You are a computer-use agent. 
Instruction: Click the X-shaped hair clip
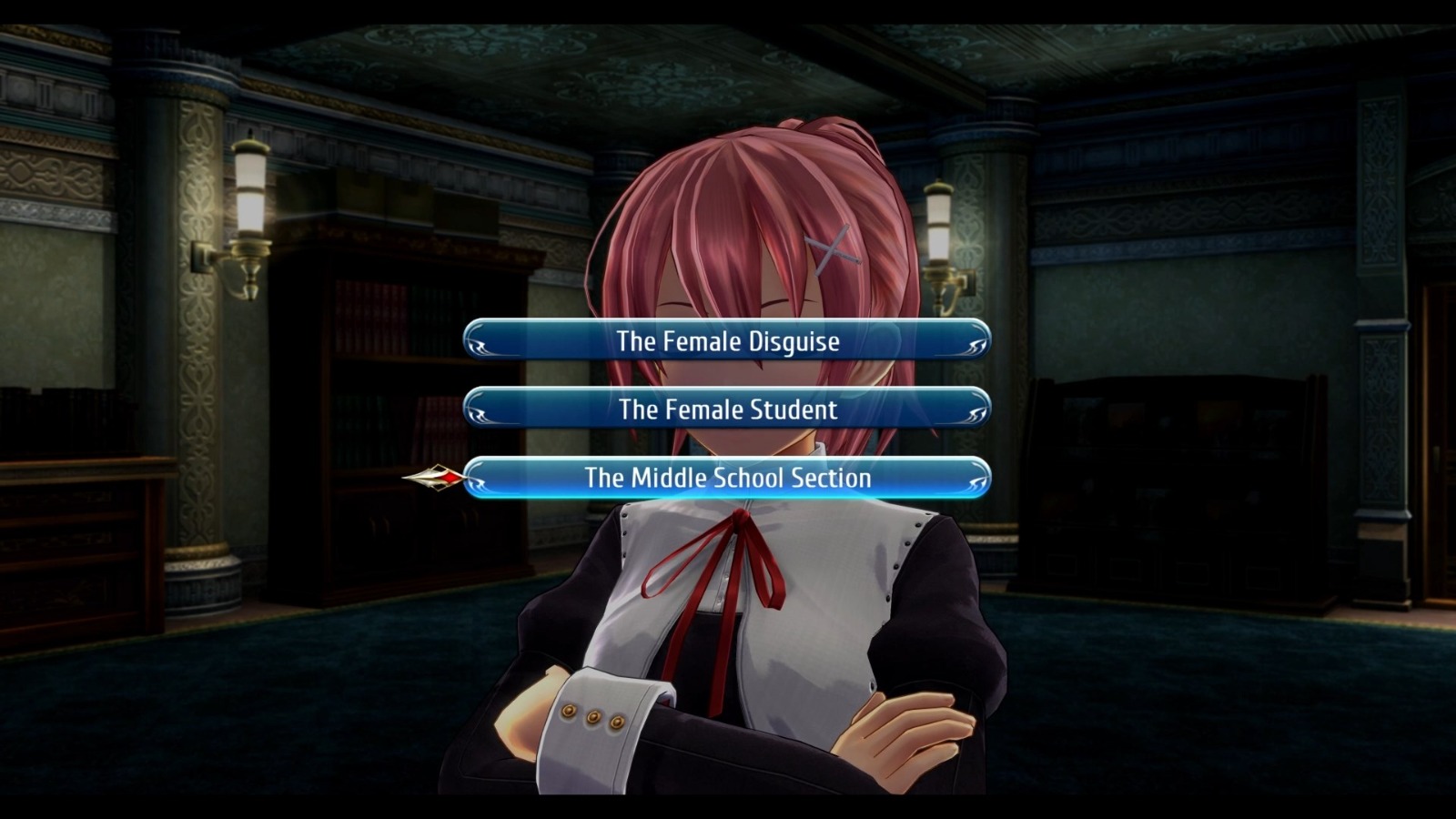click(833, 248)
